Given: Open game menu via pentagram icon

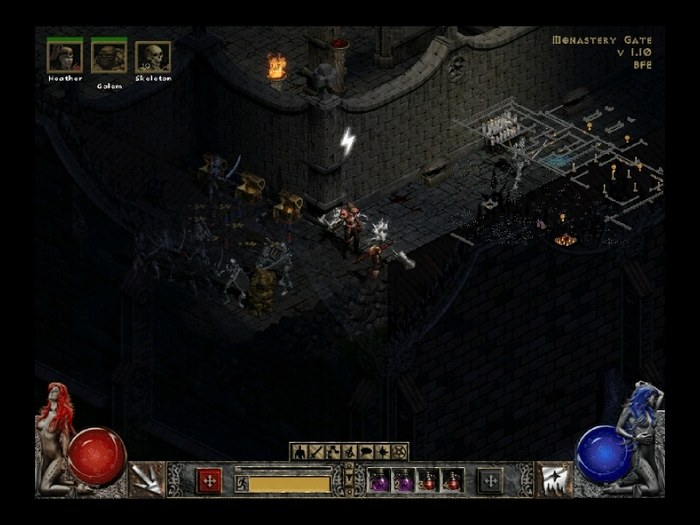Looking at the screenshot, I should click(x=398, y=452).
